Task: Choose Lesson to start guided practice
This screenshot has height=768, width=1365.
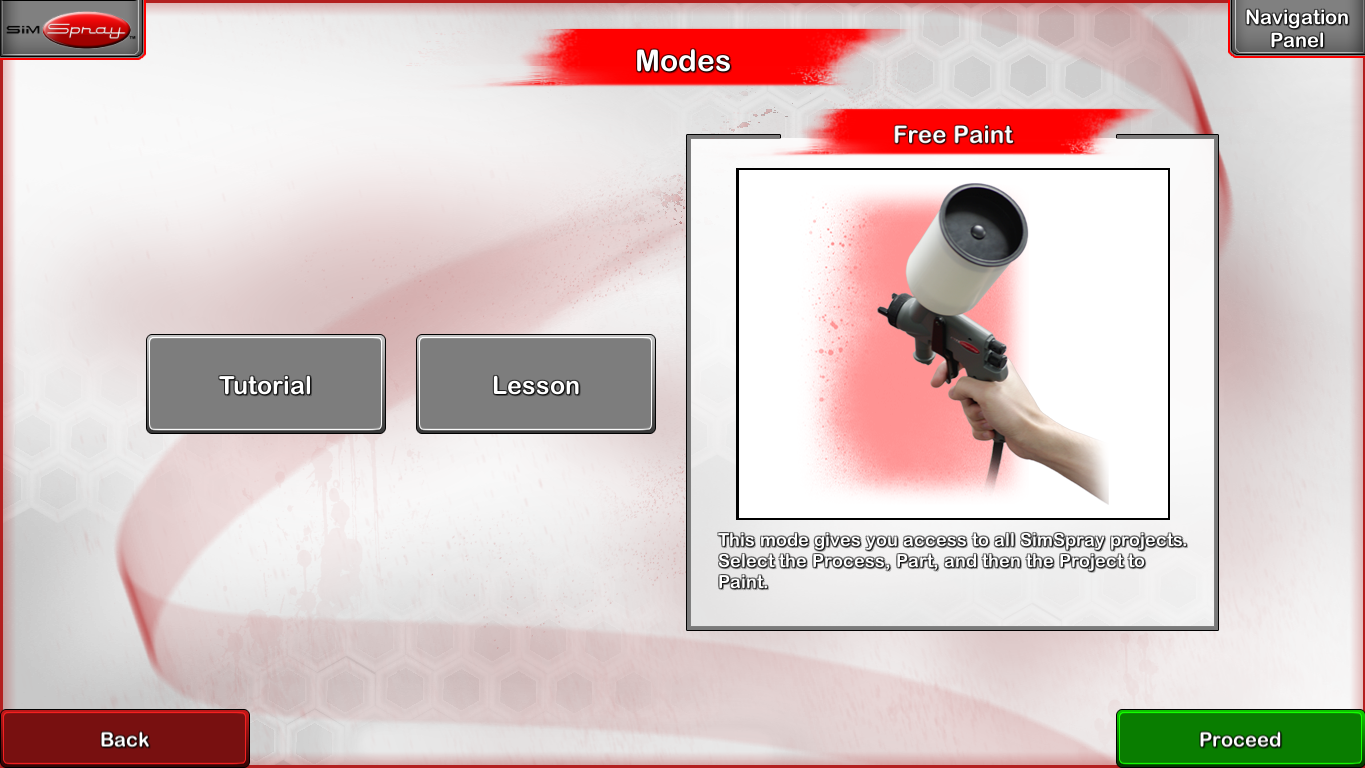Action: click(x=535, y=384)
